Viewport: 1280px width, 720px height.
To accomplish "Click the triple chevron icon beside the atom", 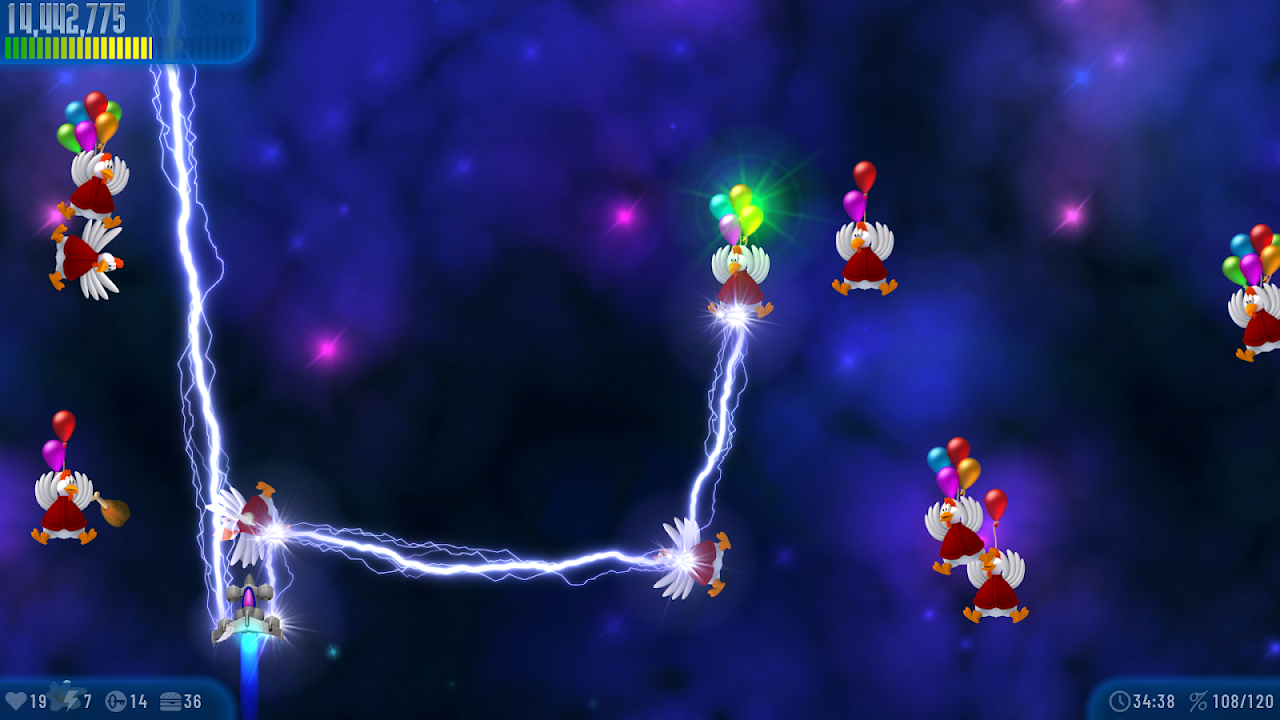I will (232, 19).
